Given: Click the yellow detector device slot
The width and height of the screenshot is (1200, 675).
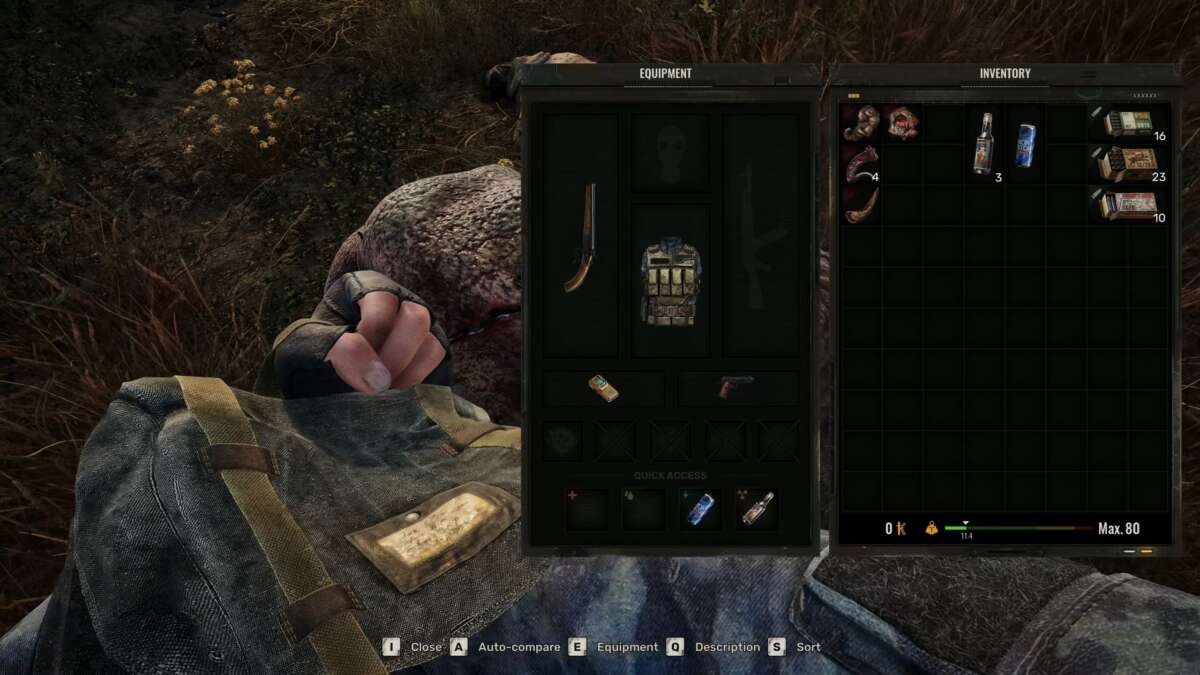Looking at the screenshot, I should point(603,388).
